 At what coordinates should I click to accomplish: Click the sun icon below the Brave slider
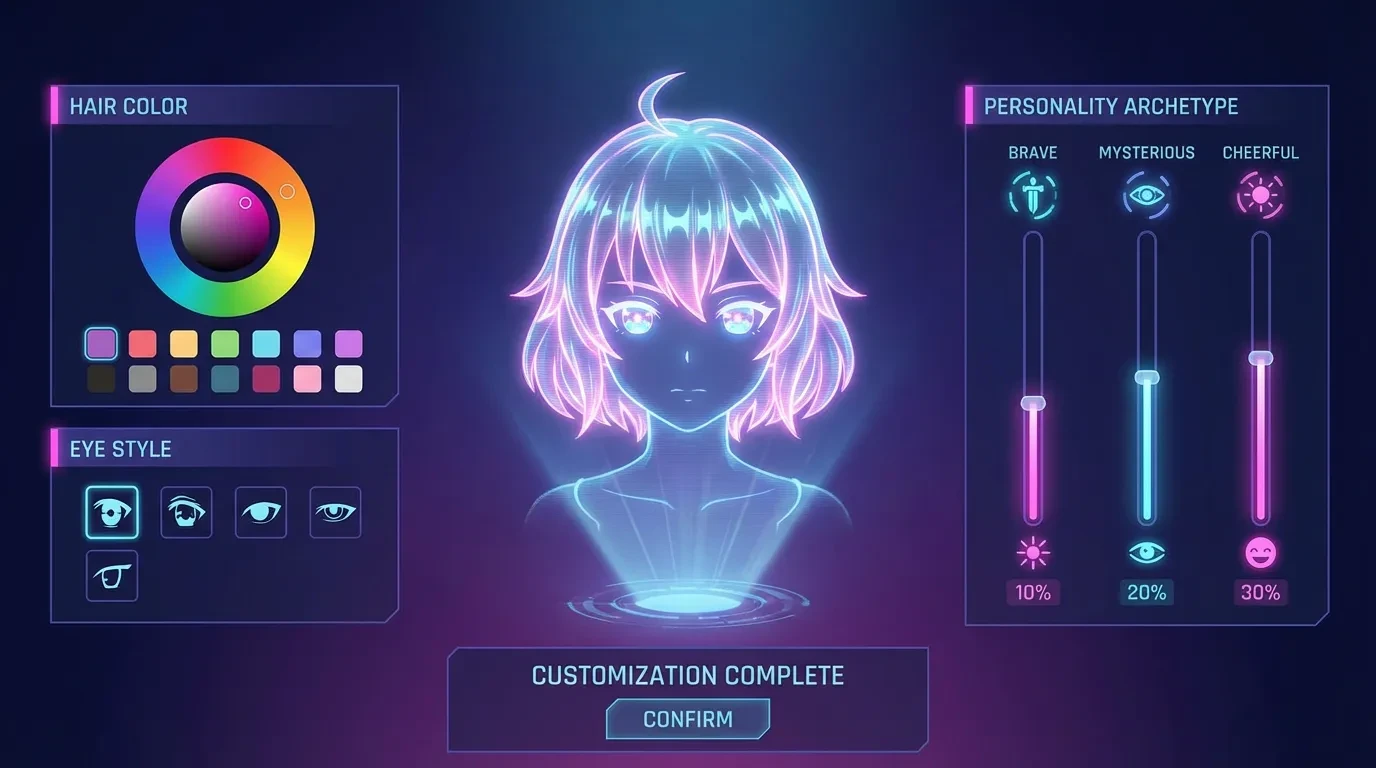click(x=1032, y=550)
